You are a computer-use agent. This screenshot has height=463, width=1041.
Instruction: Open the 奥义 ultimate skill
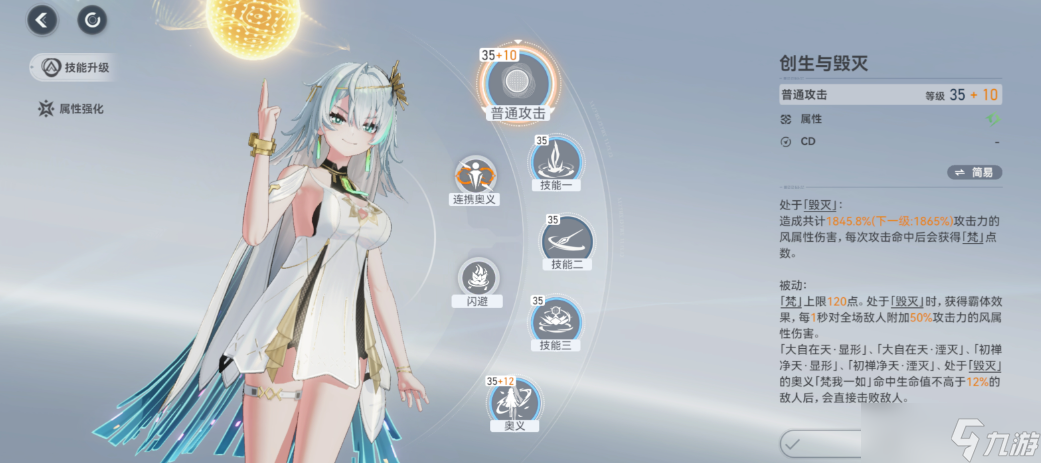[x=514, y=402]
